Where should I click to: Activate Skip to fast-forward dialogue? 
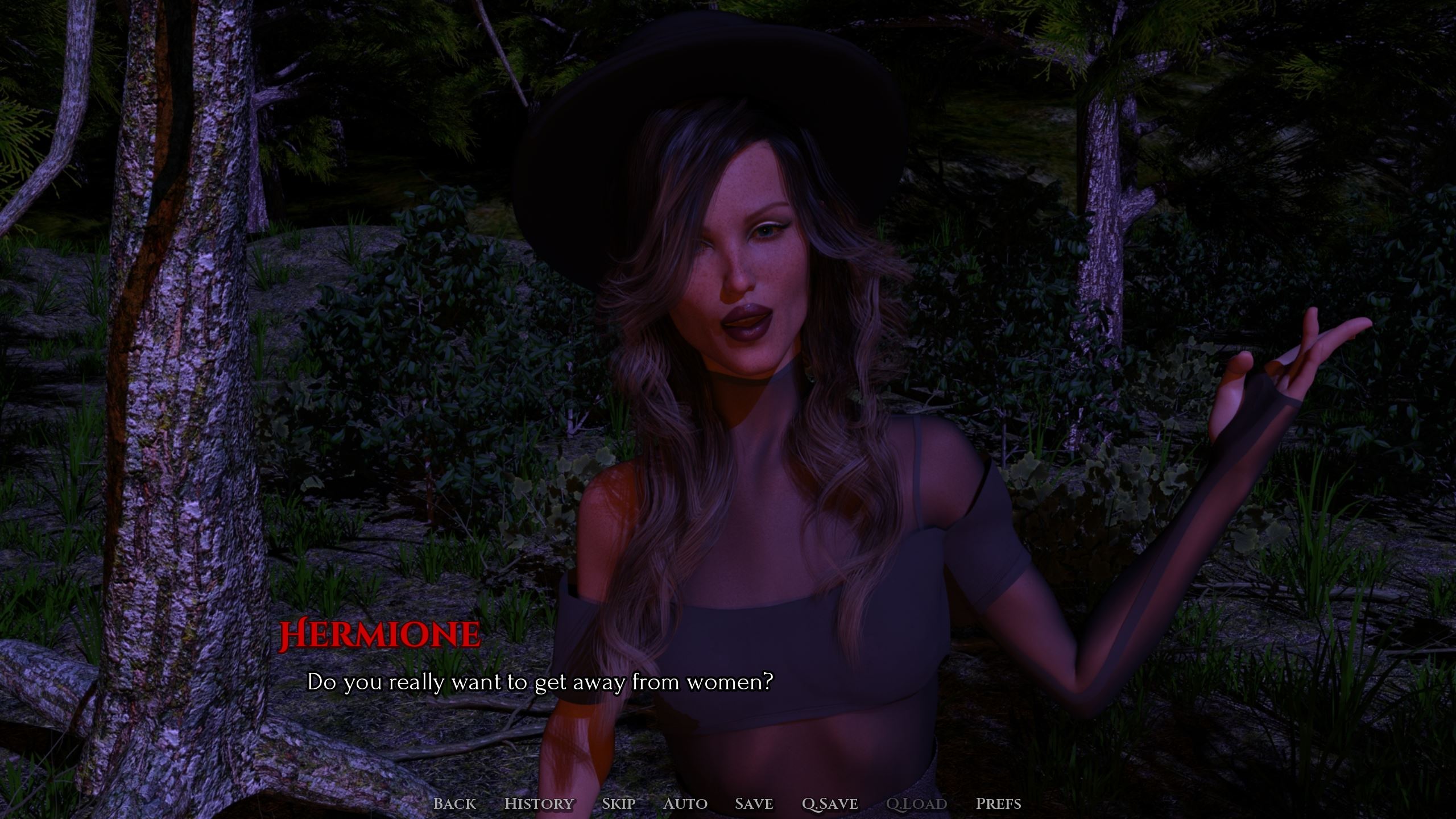618,804
